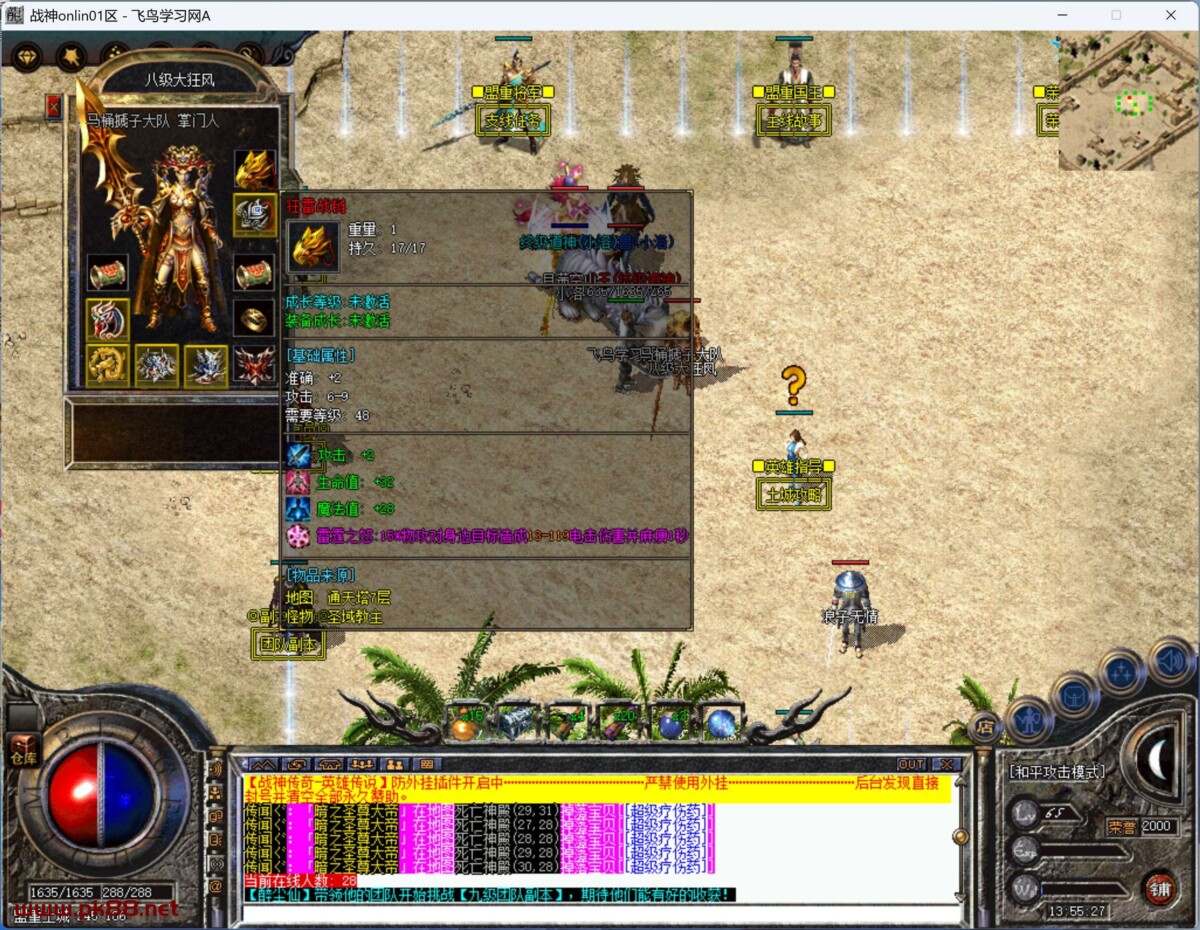Click the 荣誉 honor button

point(1123,827)
